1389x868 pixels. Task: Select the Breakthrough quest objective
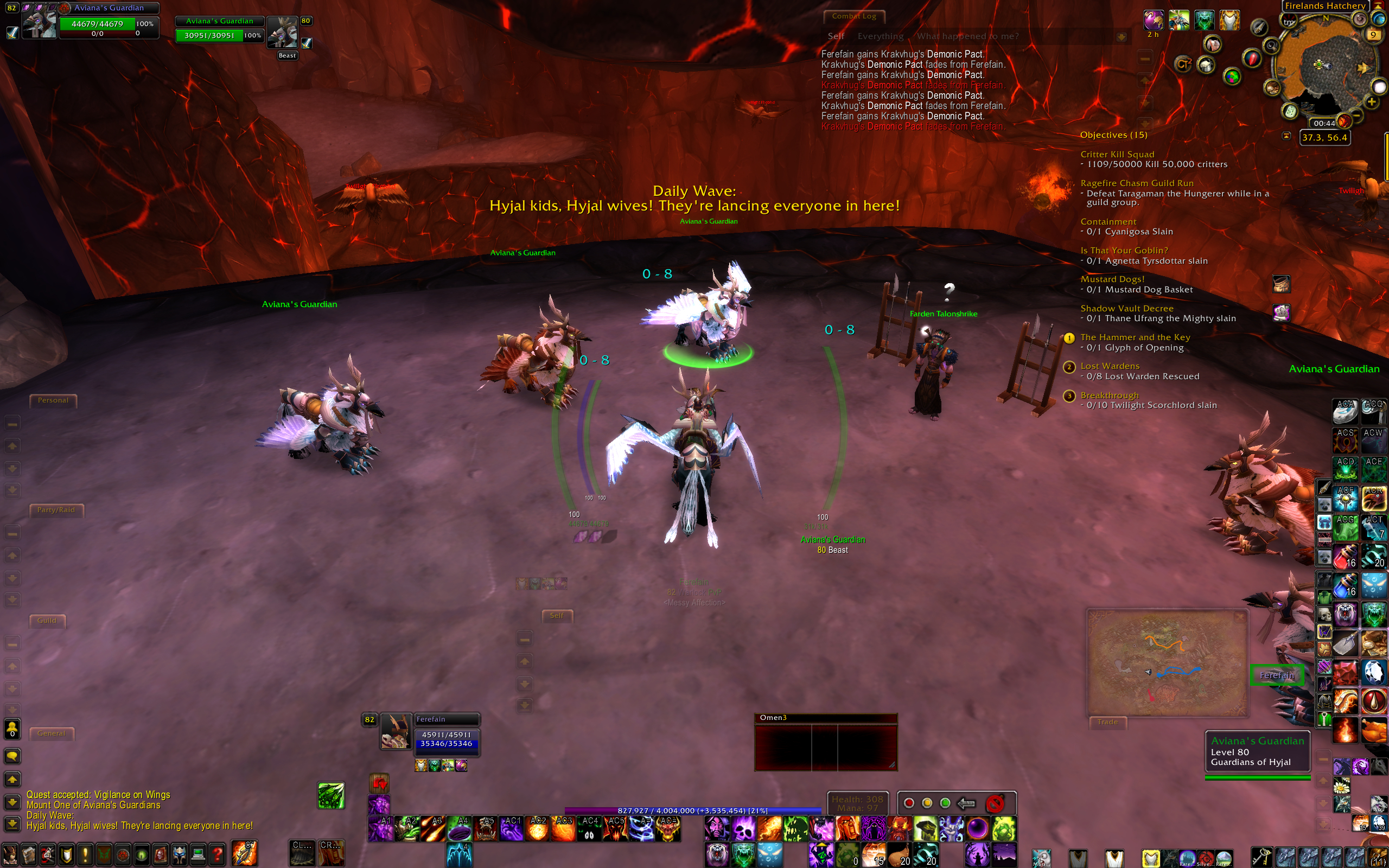tap(1109, 395)
